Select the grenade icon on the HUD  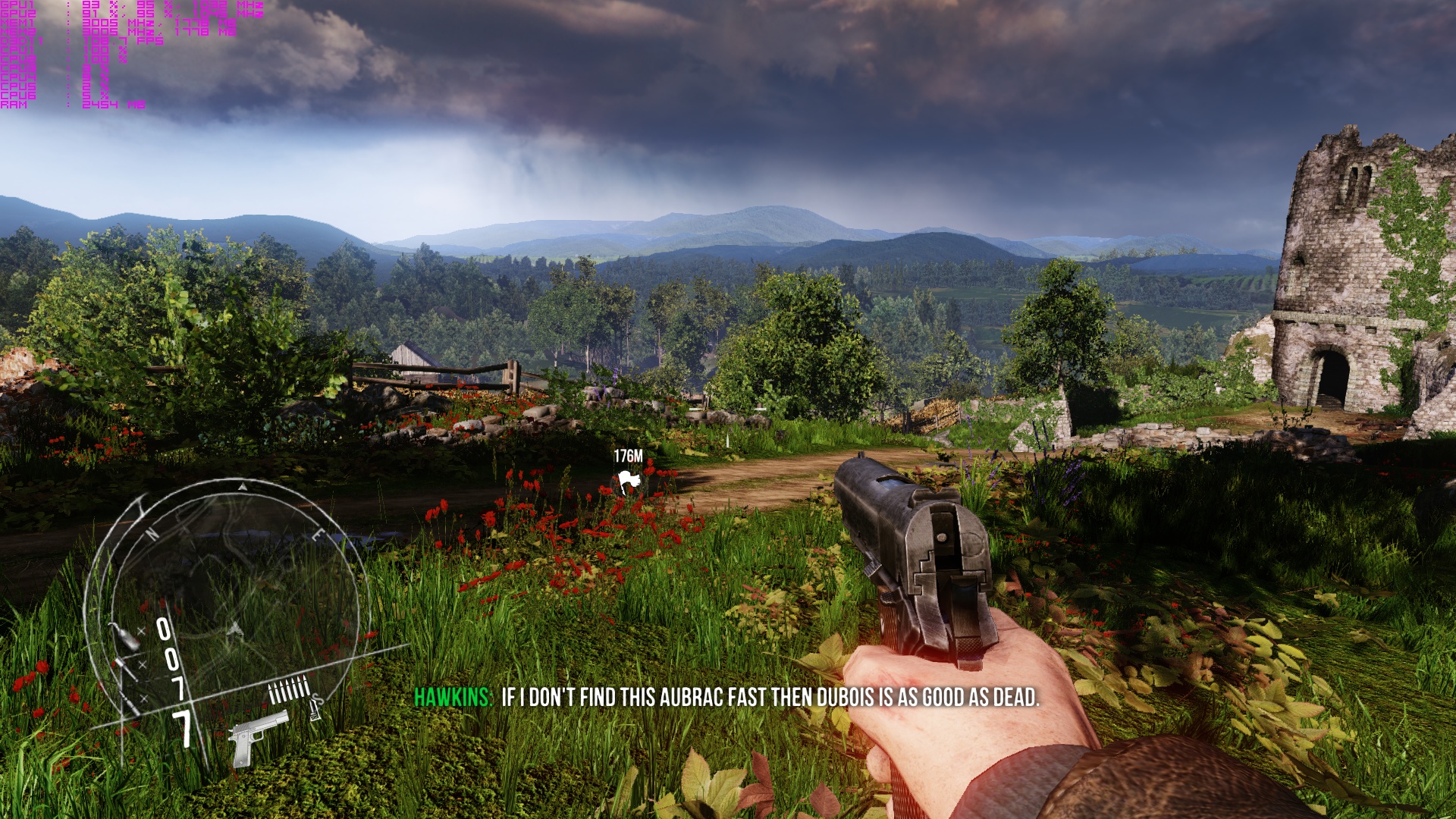pos(124,637)
